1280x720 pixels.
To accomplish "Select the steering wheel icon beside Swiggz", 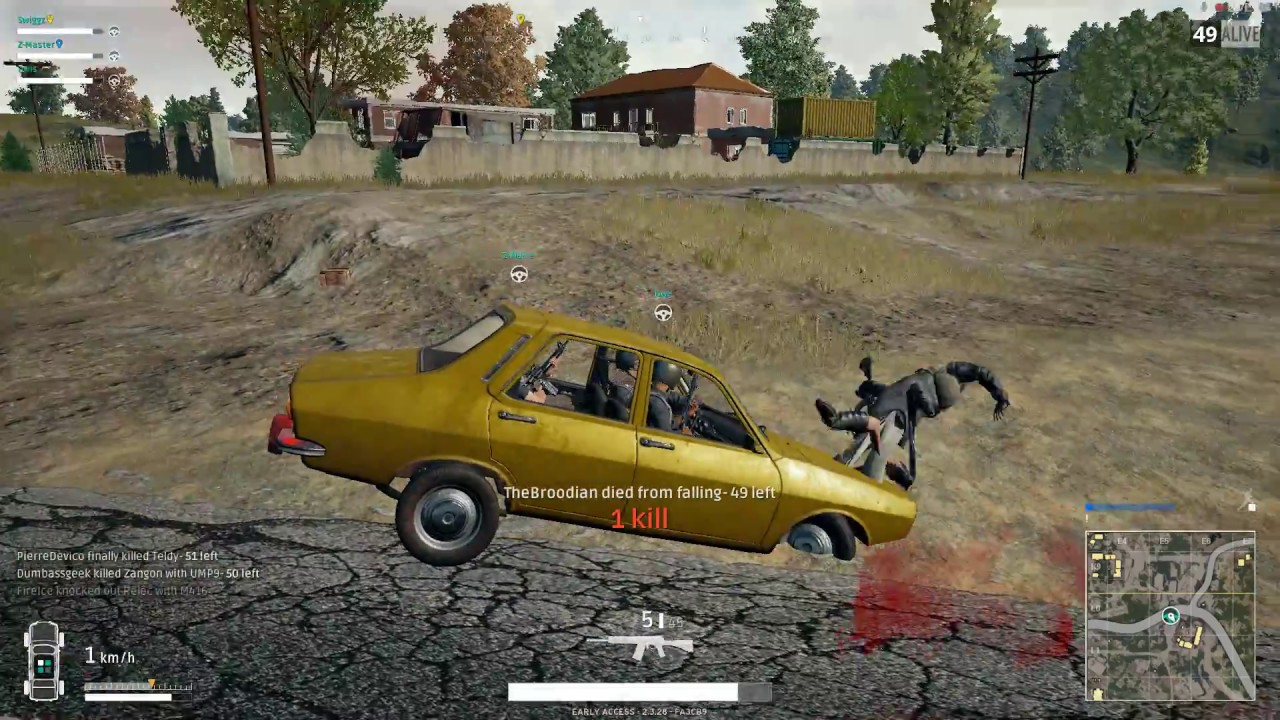I will 114,31.
